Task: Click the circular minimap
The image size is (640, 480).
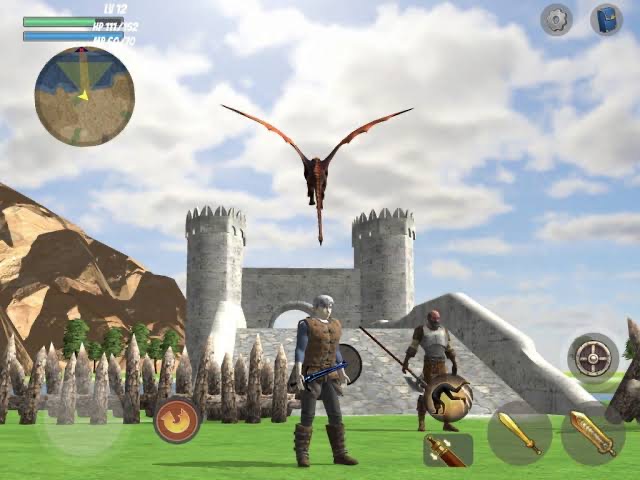Action: point(84,96)
